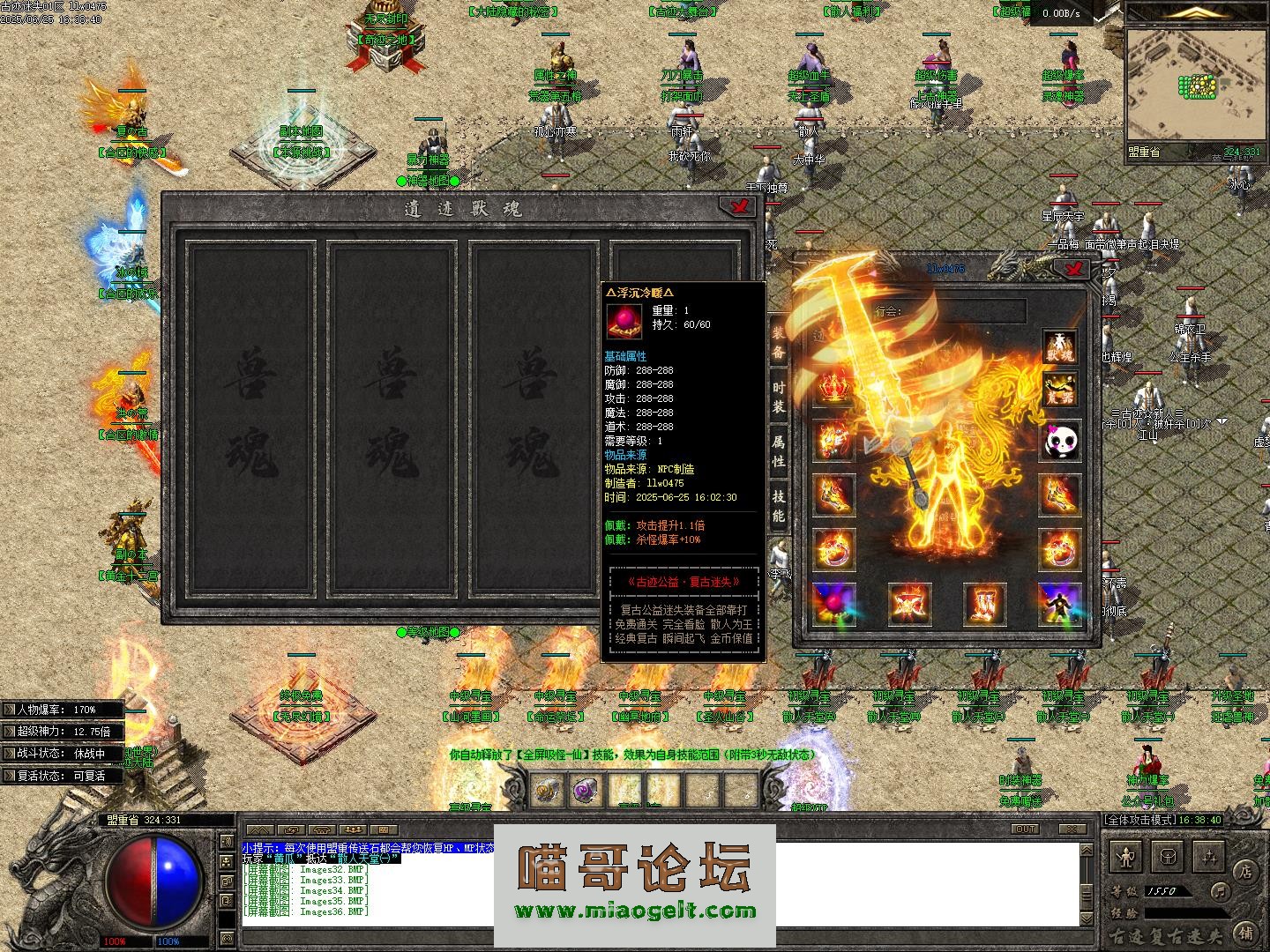The width and height of the screenshot is (1270, 952).
Task: Open the skills sparkle icon button
Action: 1208,855
